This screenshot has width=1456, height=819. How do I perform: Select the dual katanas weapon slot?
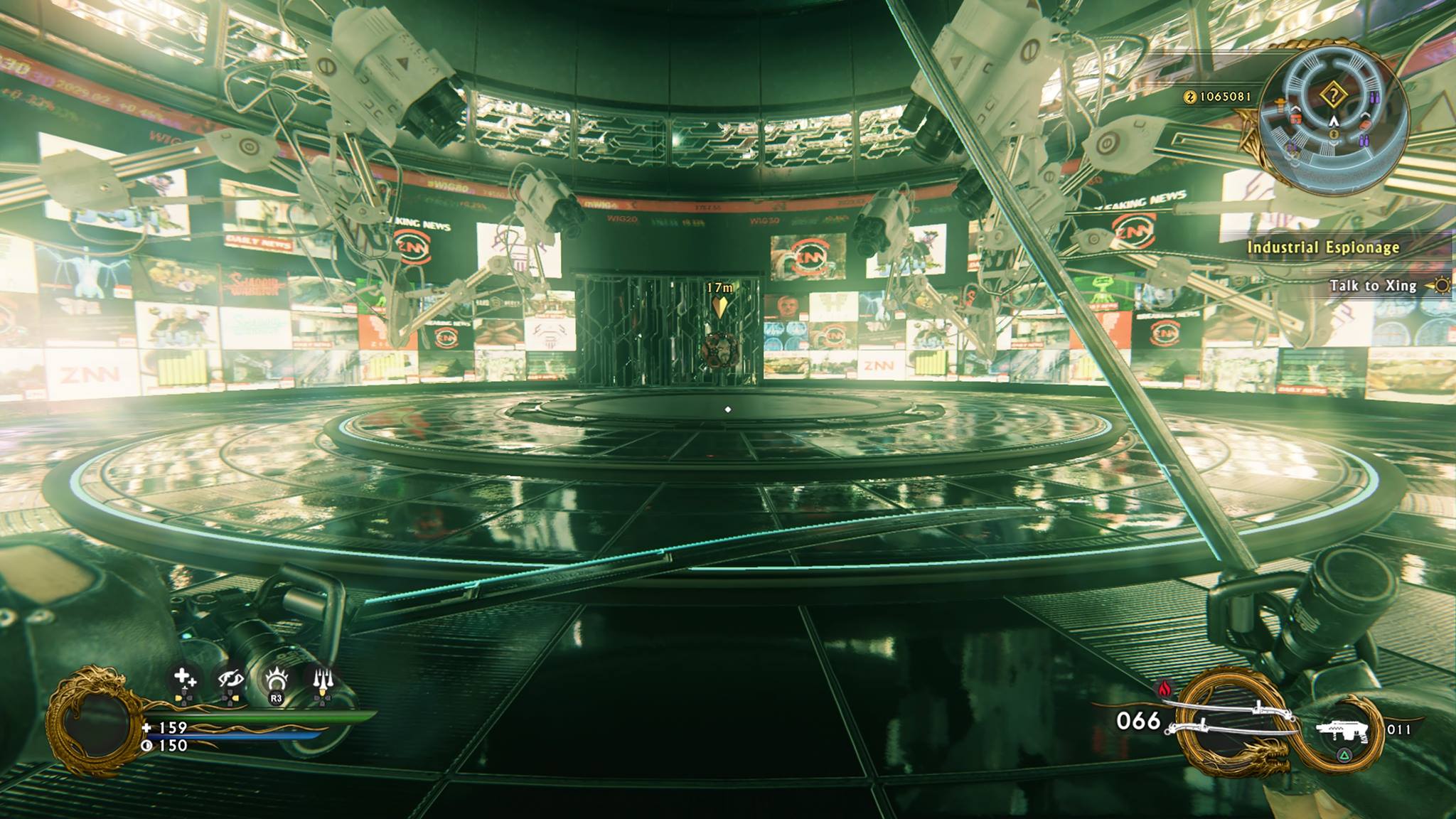(1236, 718)
